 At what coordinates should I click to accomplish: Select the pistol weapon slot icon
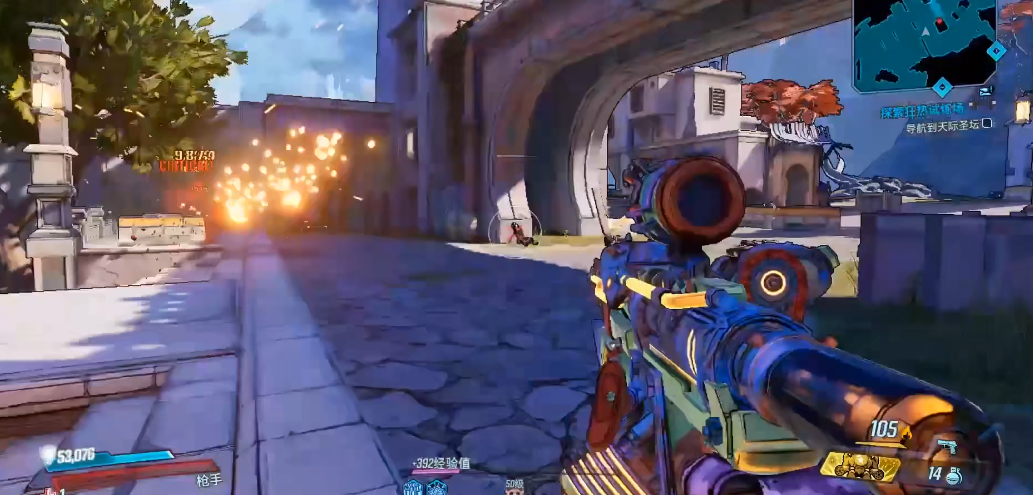[x=947, y=446]
